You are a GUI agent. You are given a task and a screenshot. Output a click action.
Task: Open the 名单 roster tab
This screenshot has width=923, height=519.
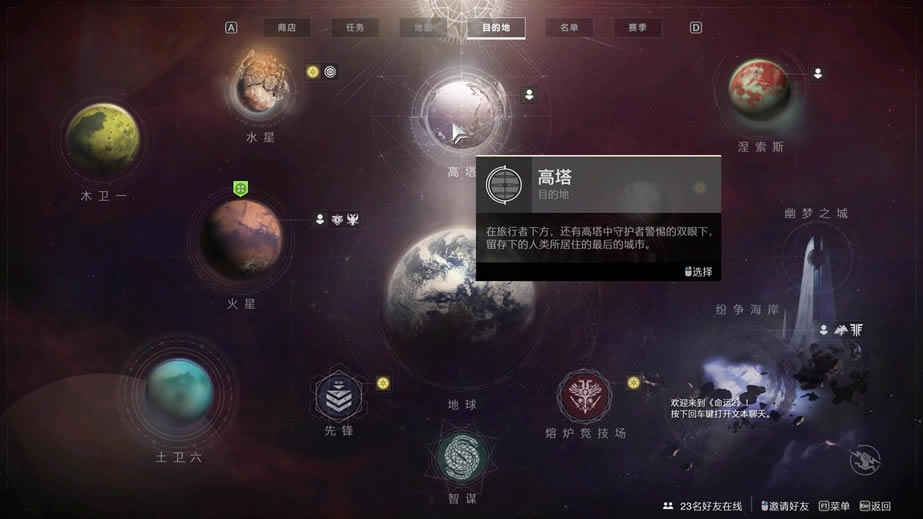pyautogui.click(x=569, y=28)
